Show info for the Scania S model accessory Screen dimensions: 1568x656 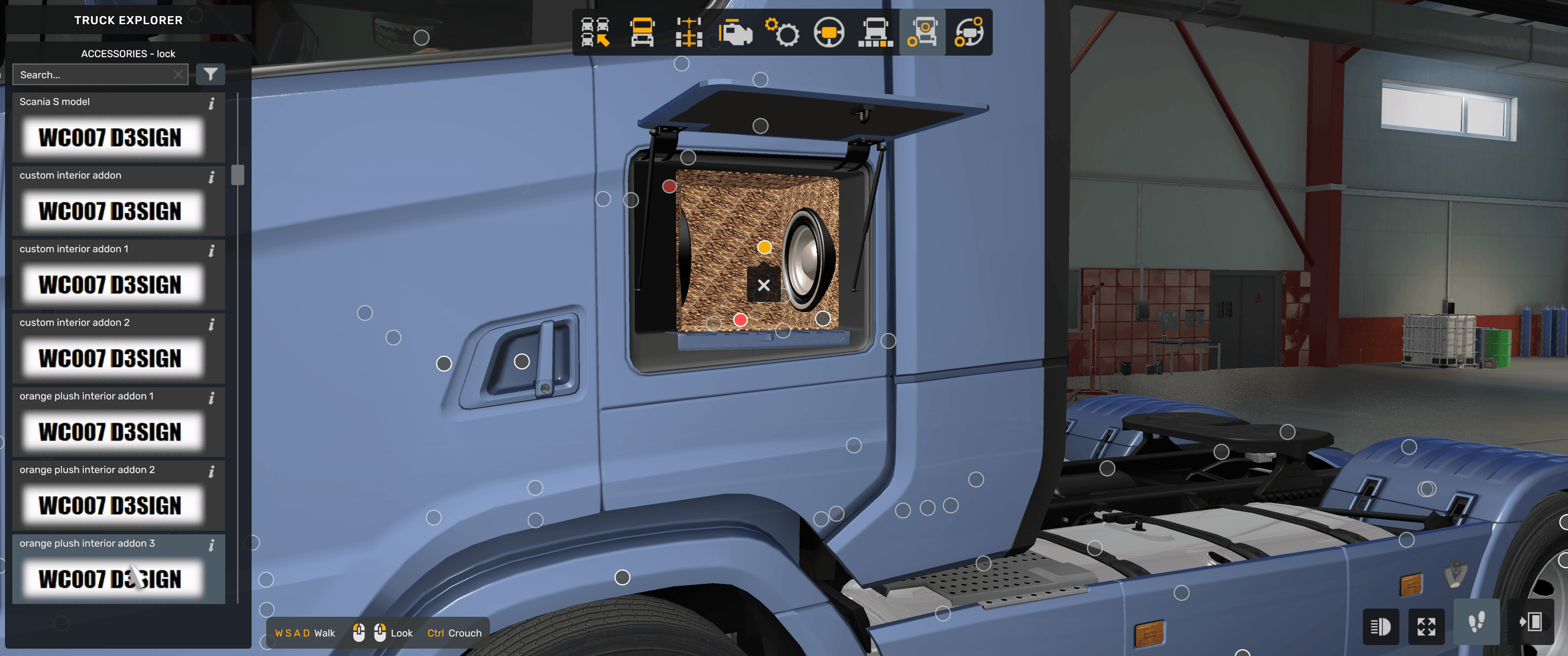point(211,104)
